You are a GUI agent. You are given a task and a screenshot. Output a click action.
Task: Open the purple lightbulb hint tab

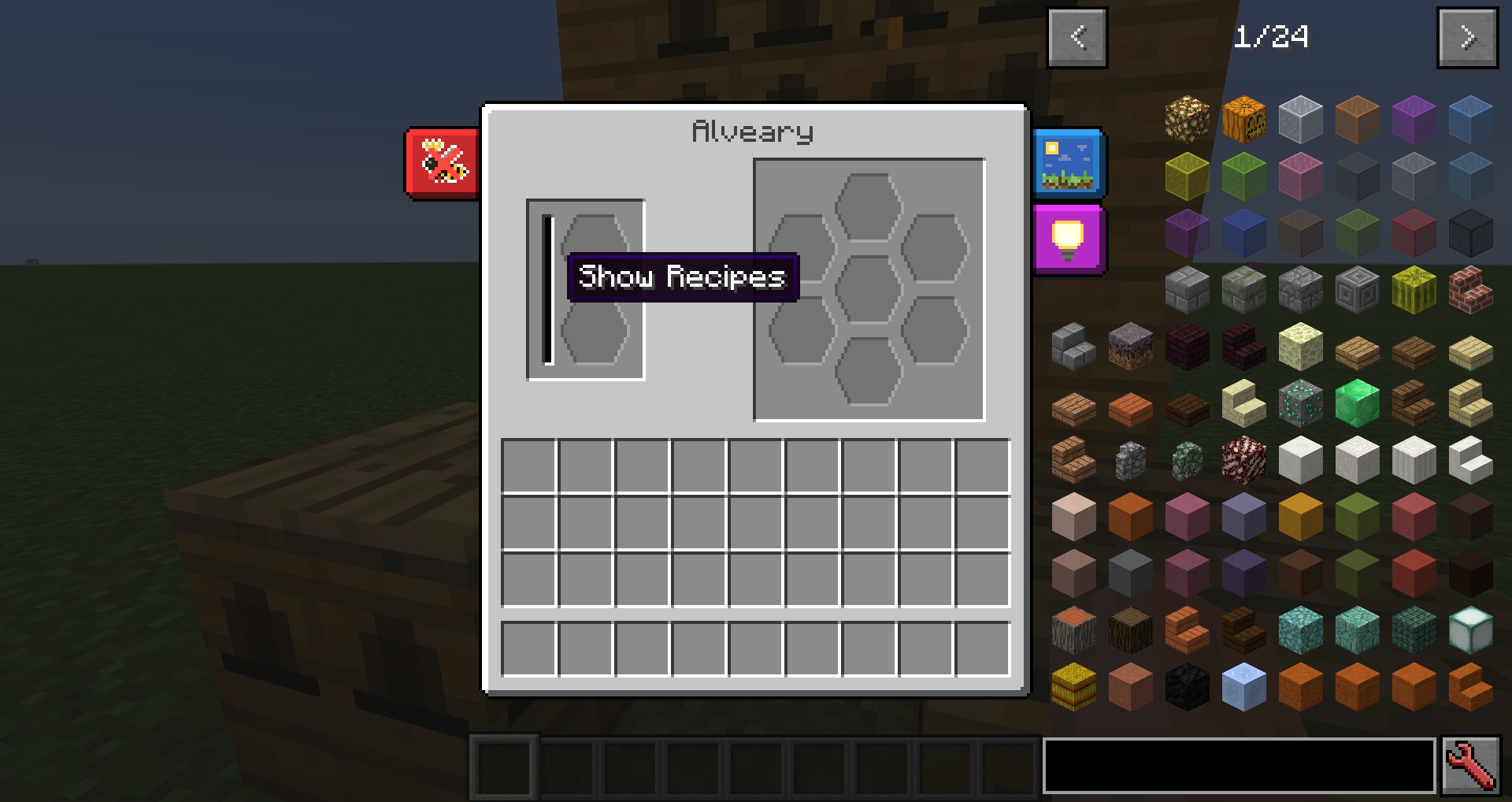(1068, 239)
